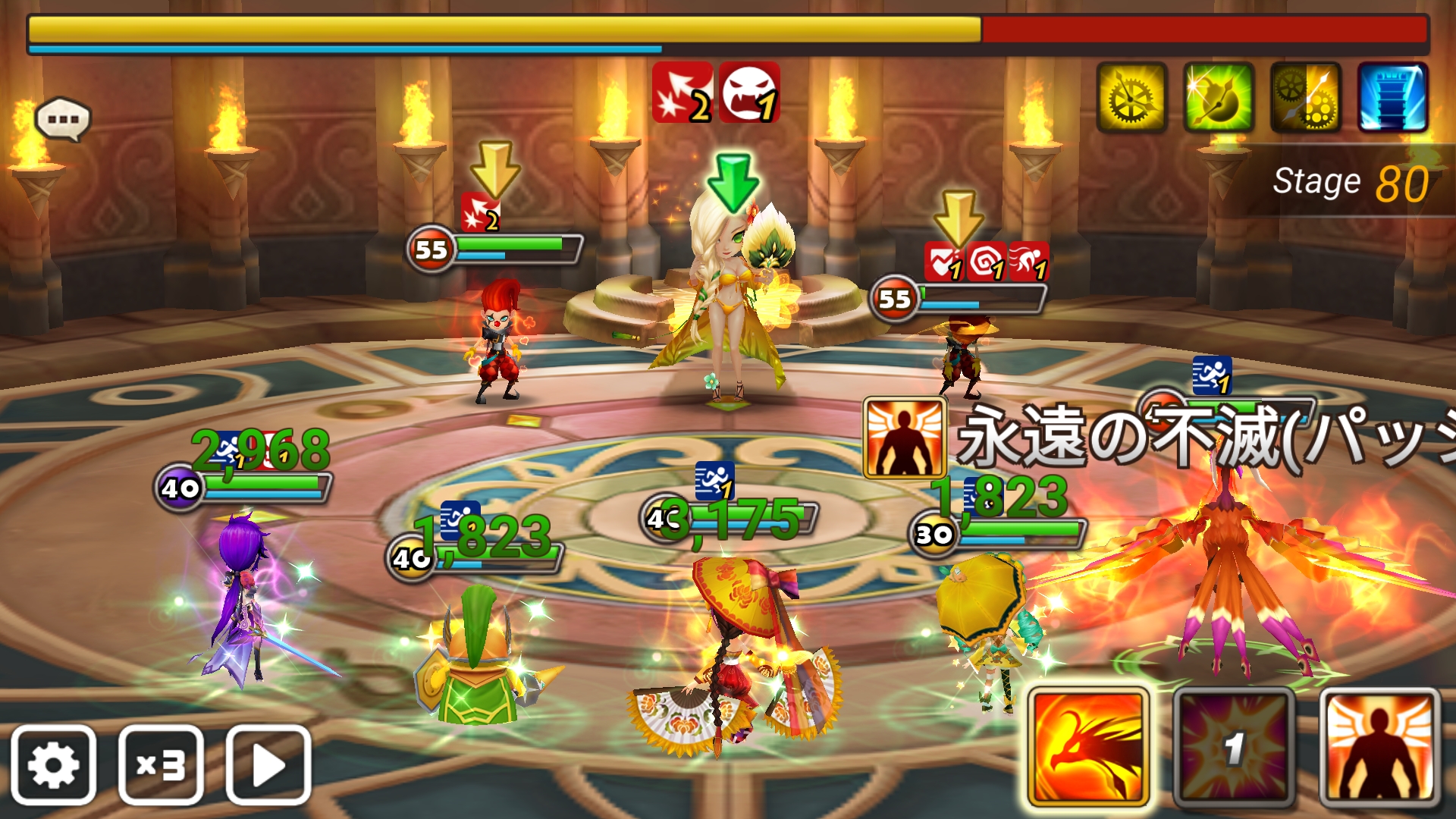Use the fire phoenix attack skill
1456x819 pixels.
1088,748
